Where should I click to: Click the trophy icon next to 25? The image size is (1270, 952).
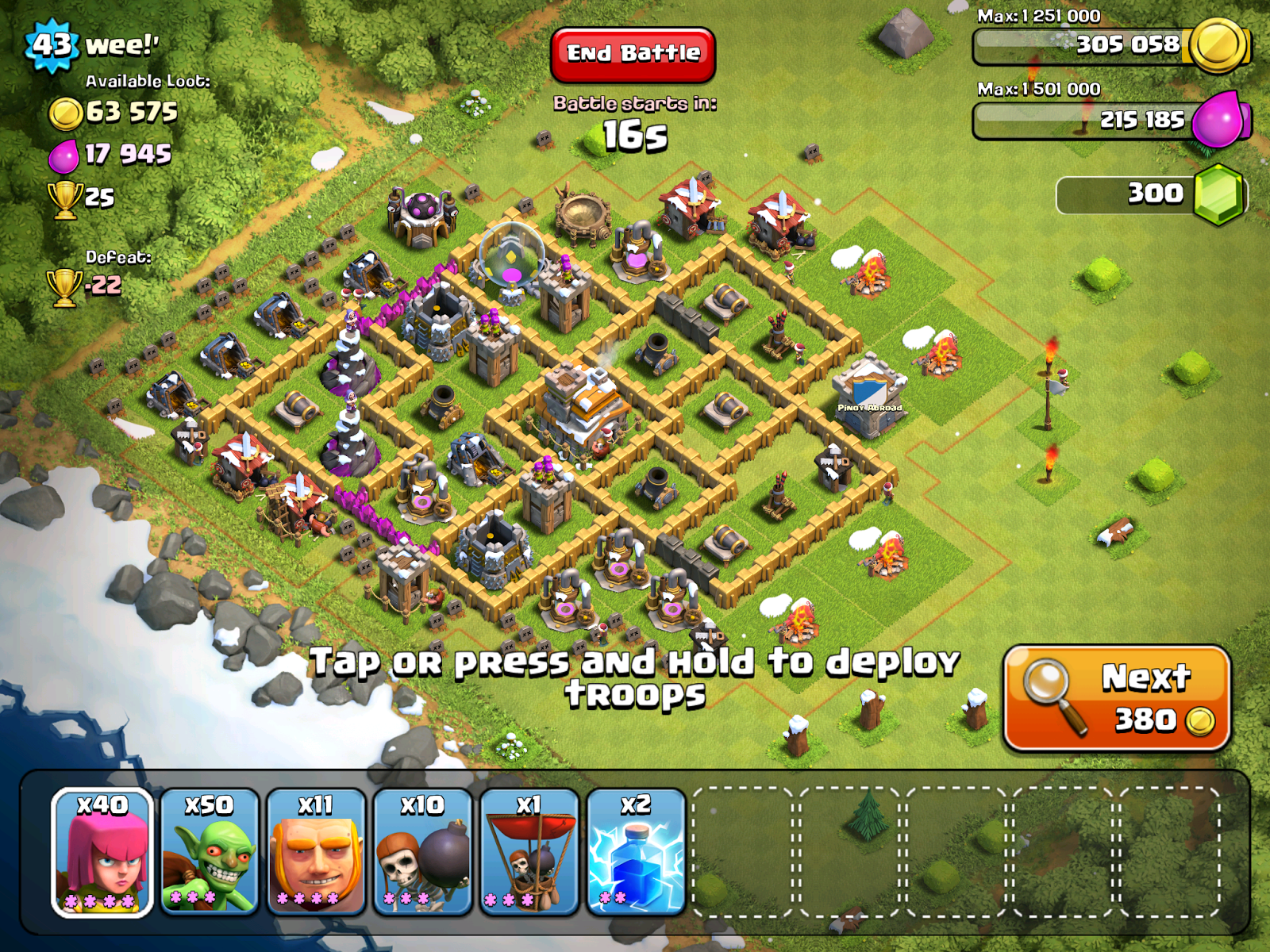(66, 198)
